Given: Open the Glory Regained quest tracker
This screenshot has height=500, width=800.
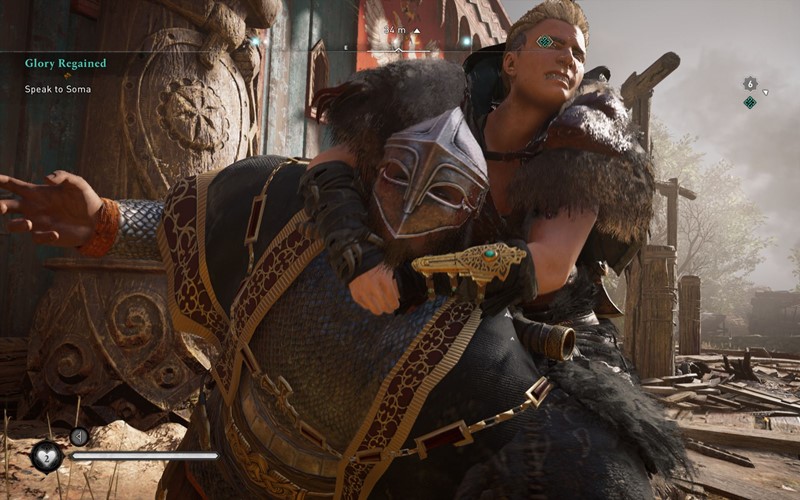Looking at the screenshot, I should point(66,63).
